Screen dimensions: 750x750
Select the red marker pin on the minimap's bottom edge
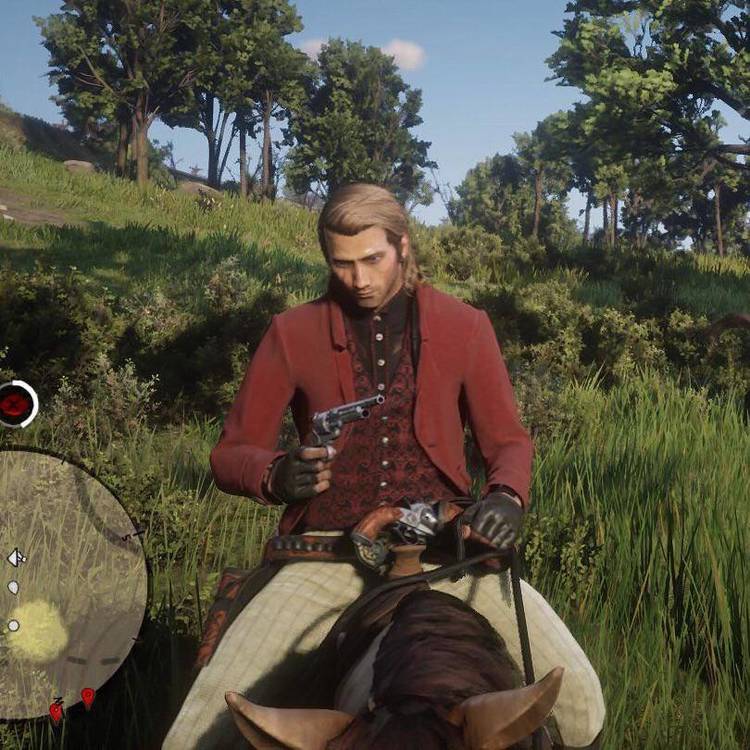click(x=88, y=697)
